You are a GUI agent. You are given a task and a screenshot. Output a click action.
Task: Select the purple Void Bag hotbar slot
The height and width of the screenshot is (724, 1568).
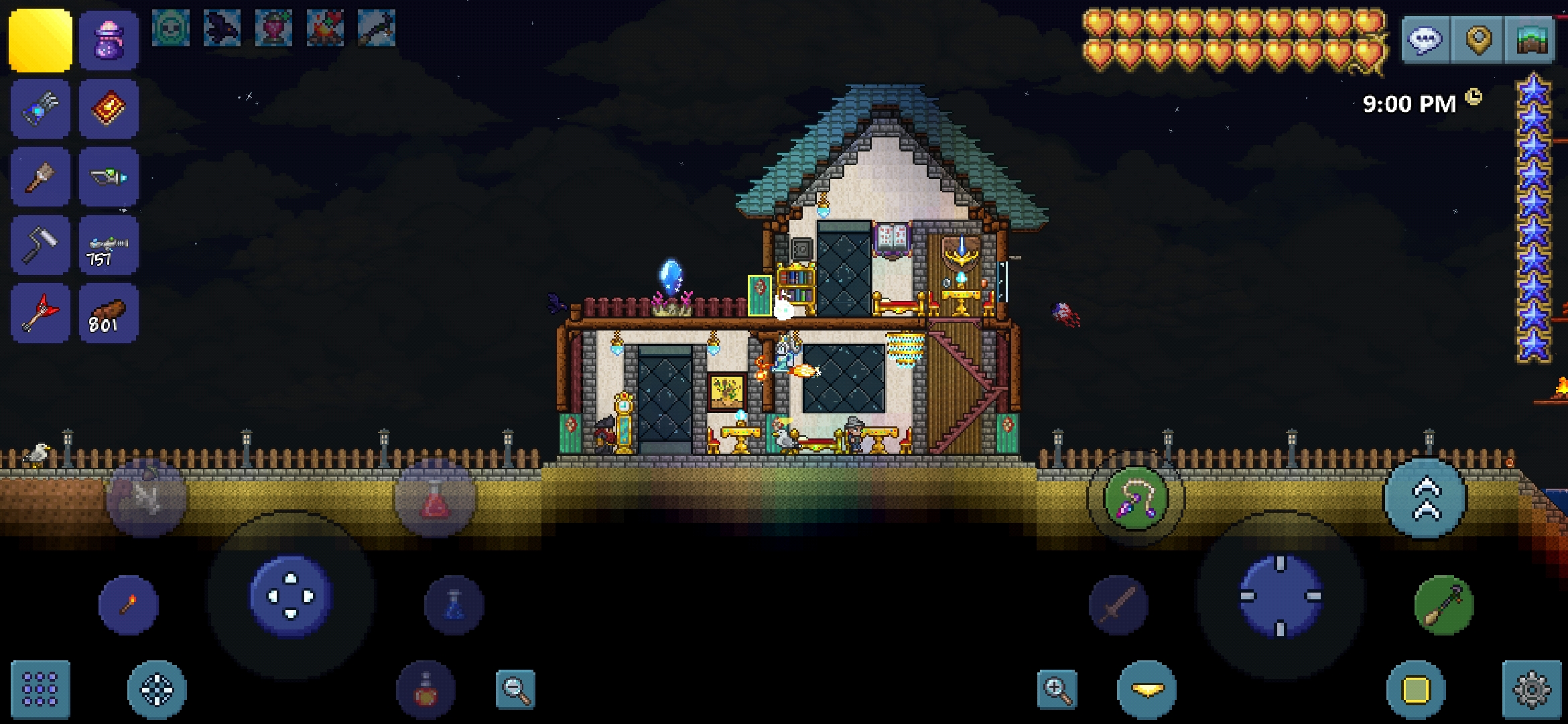point(109,40)
